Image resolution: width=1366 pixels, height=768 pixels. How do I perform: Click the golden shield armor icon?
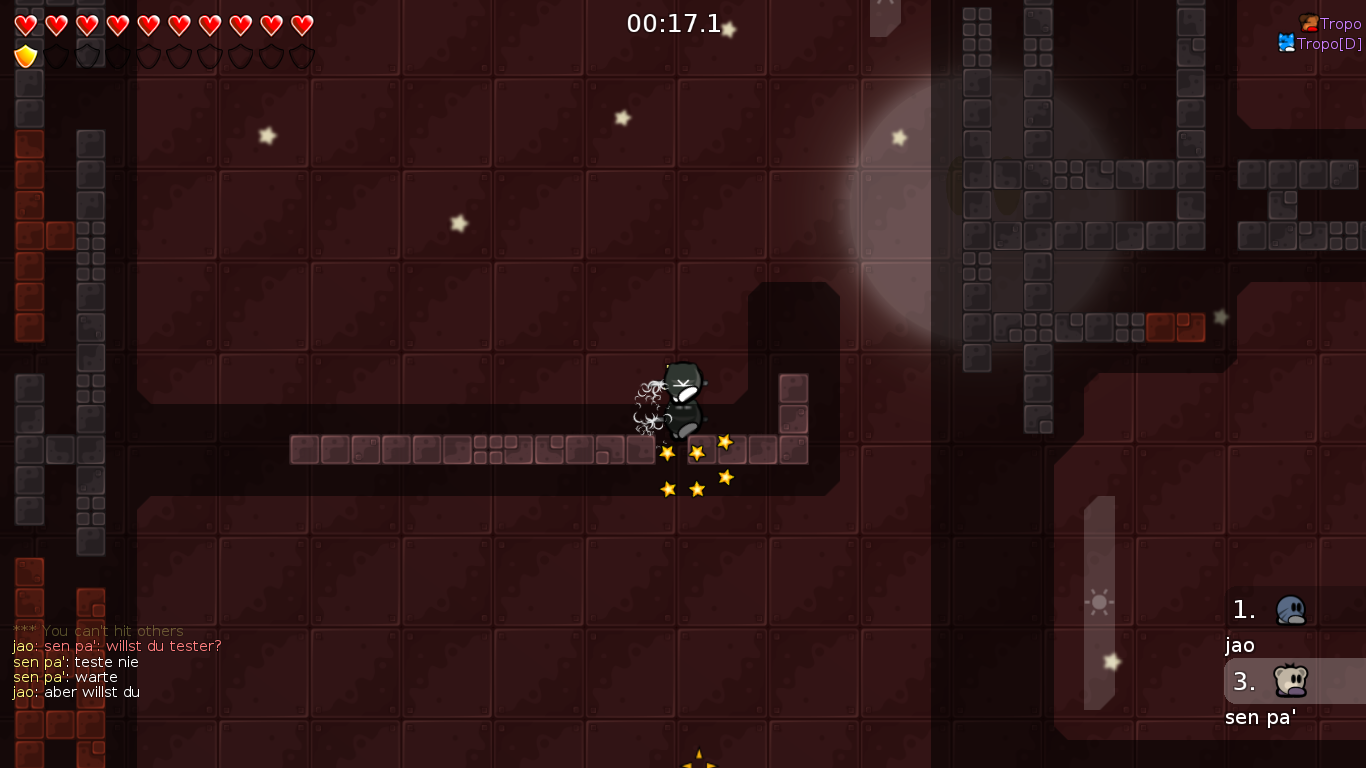point(25,56)
